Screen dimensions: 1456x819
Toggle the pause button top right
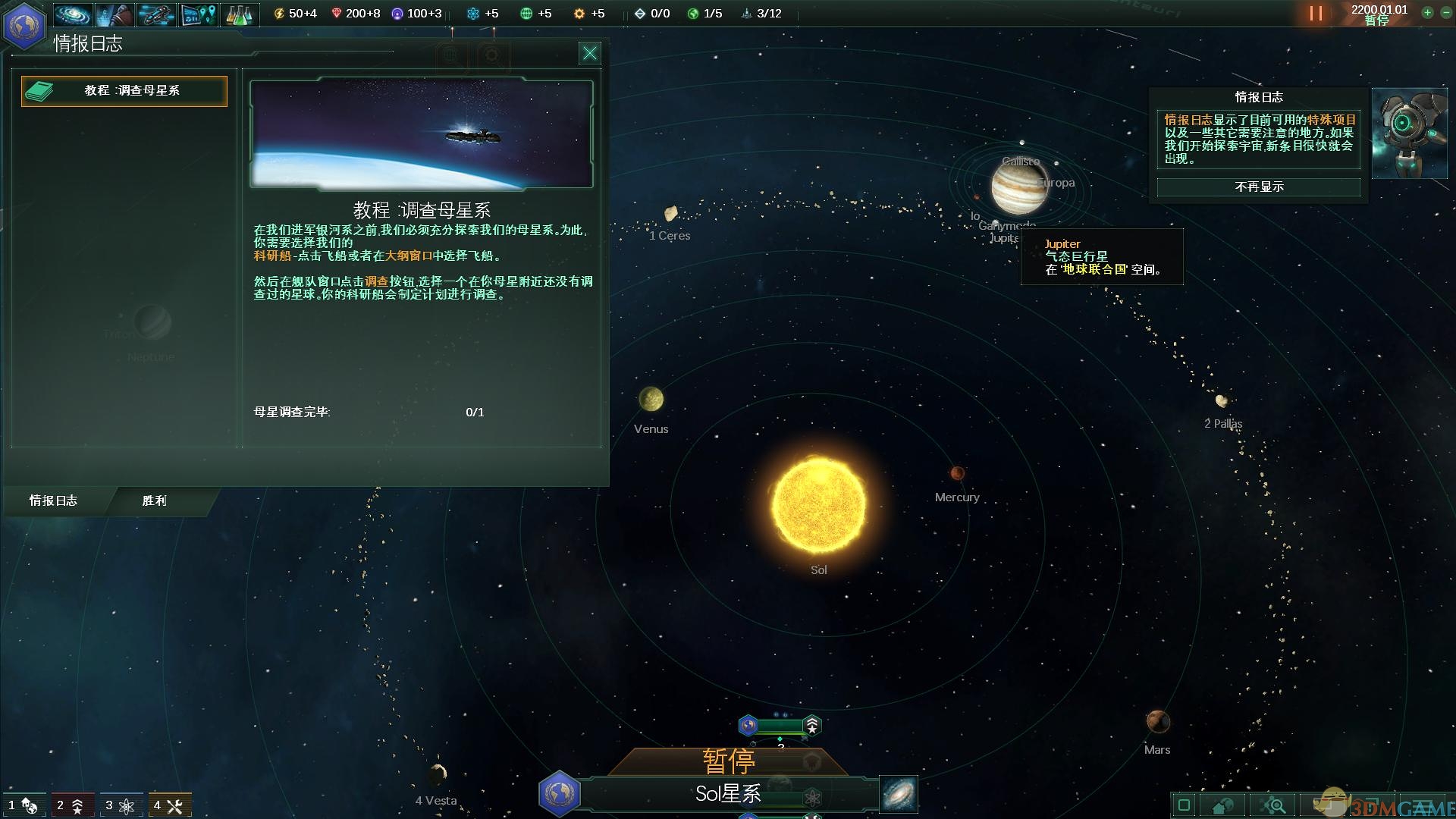tap(1315, 13)
